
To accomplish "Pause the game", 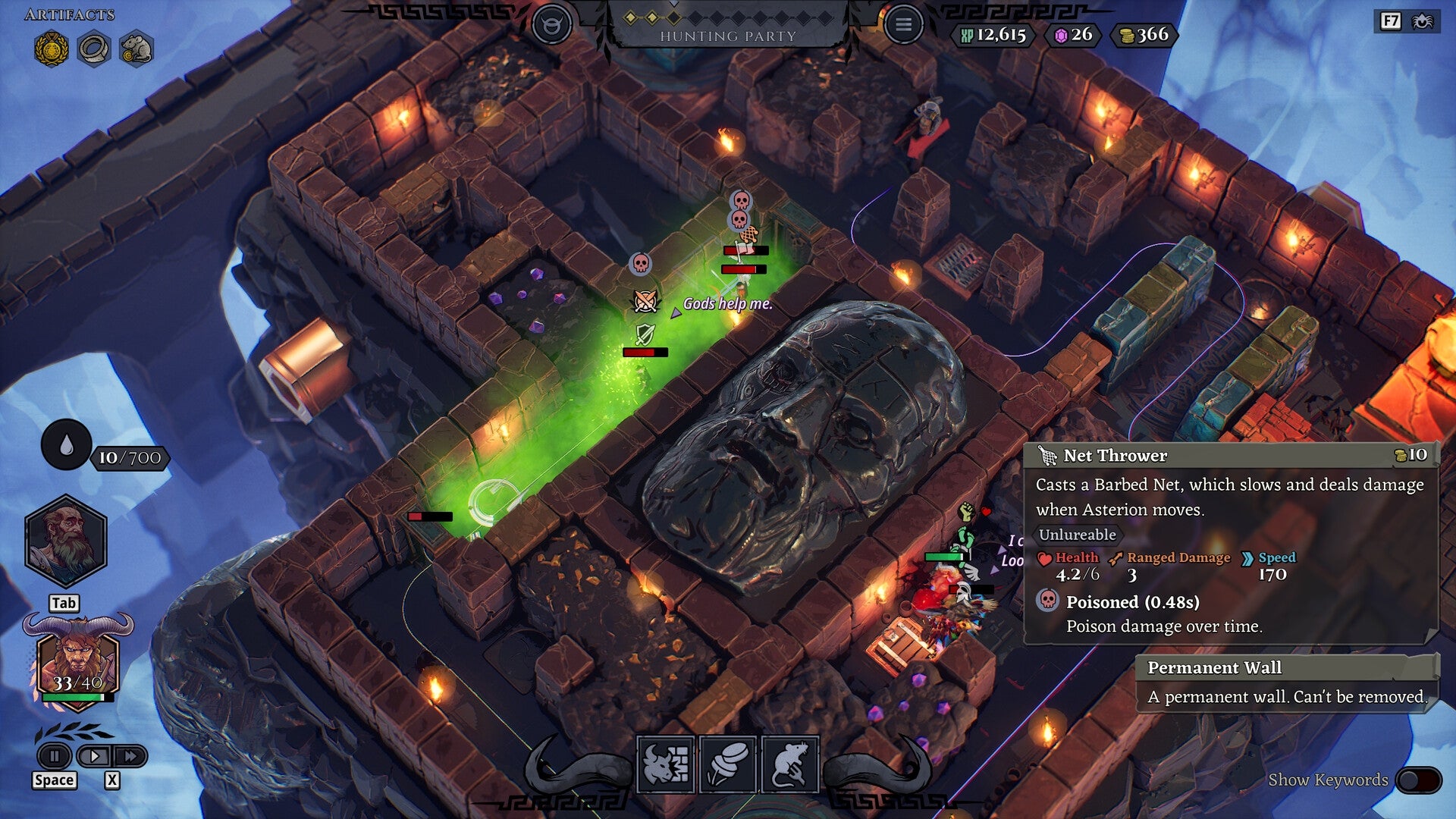I will 55,756.
